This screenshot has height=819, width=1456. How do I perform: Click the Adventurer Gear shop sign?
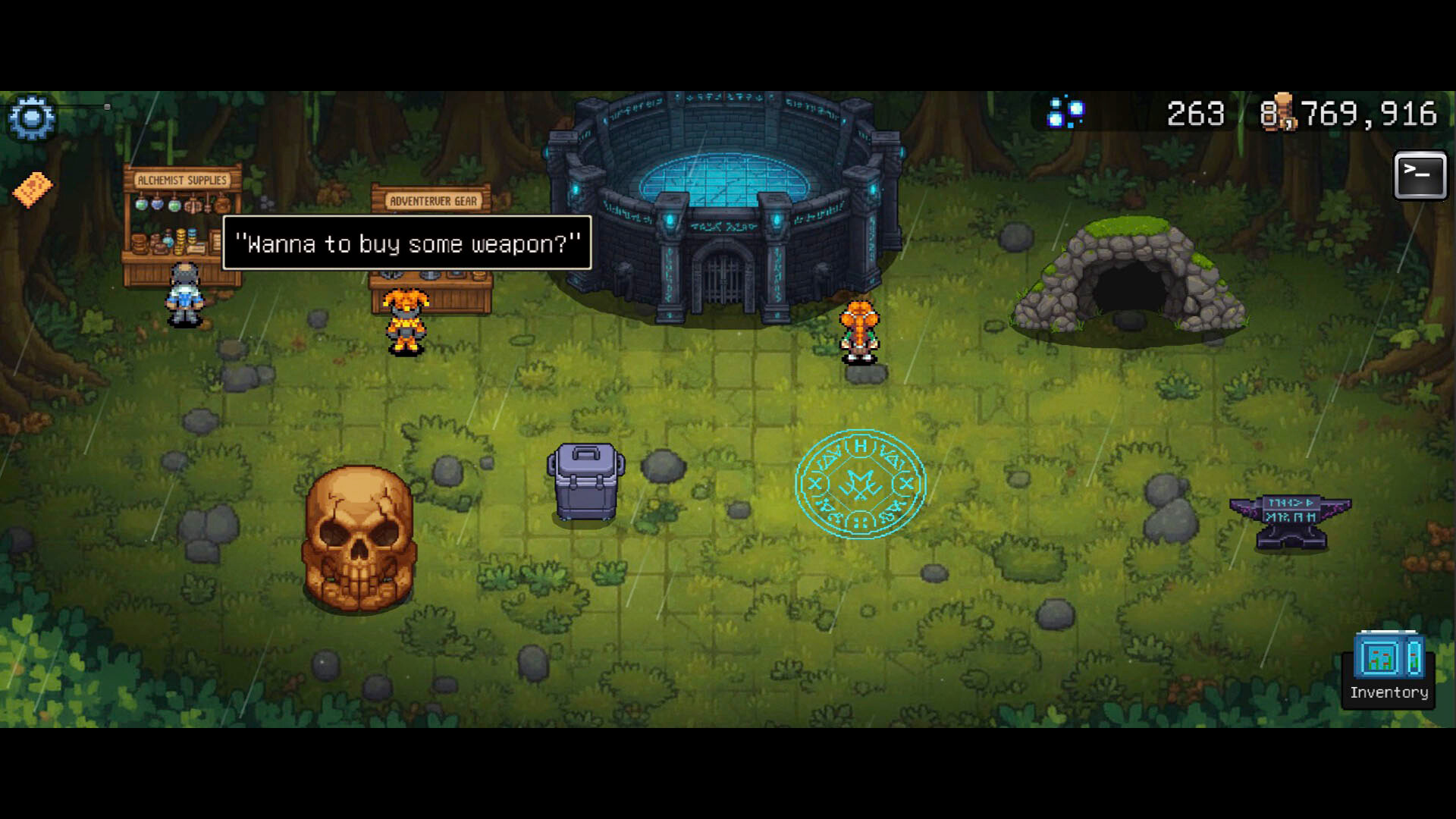[x=434, y=201]
